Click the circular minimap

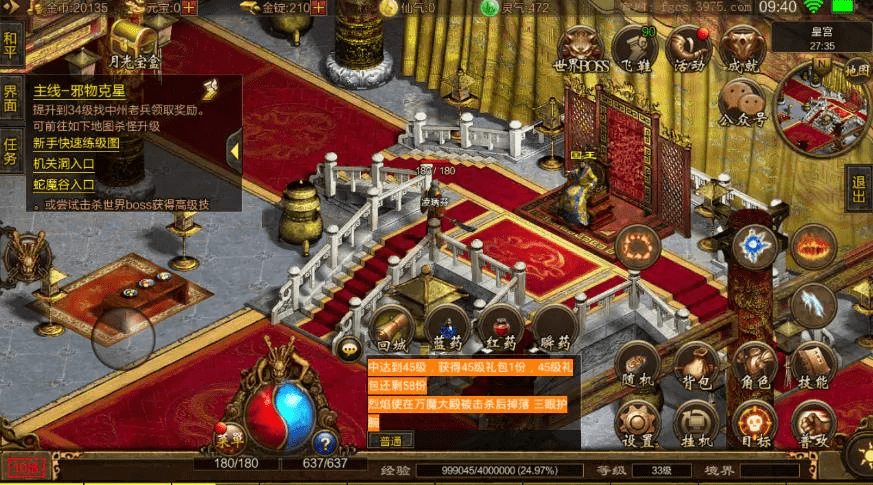[x=825, y=108]
